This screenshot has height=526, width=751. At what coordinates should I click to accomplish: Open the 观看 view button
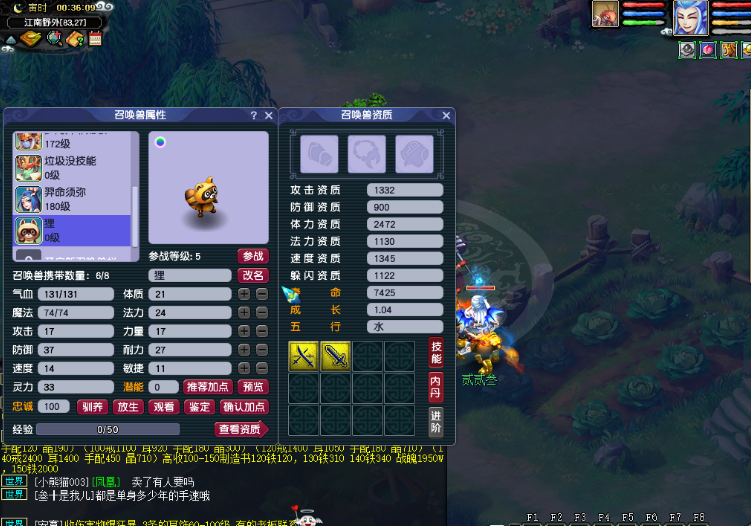(x=162, y=407)
